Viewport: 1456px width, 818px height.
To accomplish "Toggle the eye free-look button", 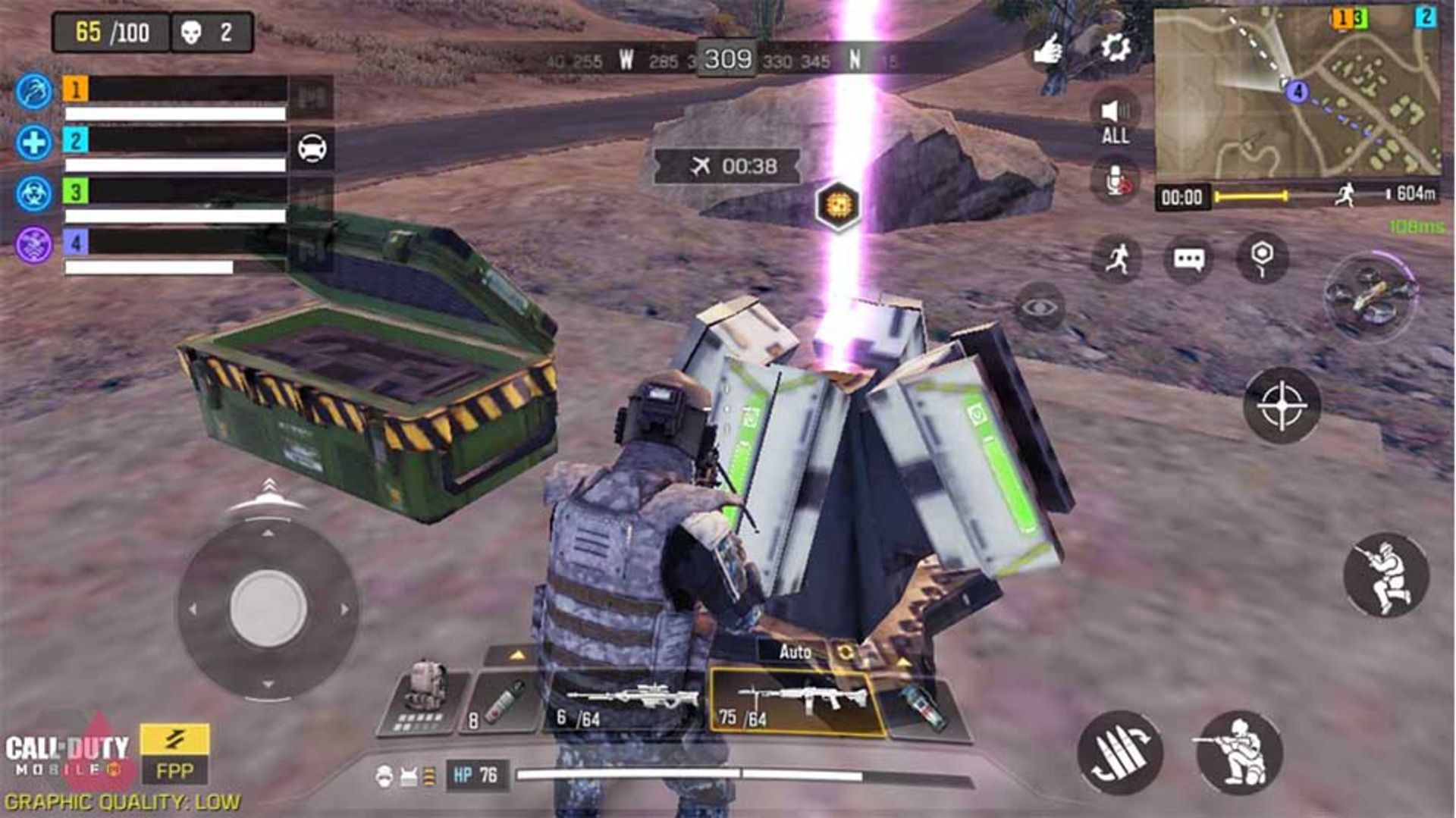I will 1040,307.
